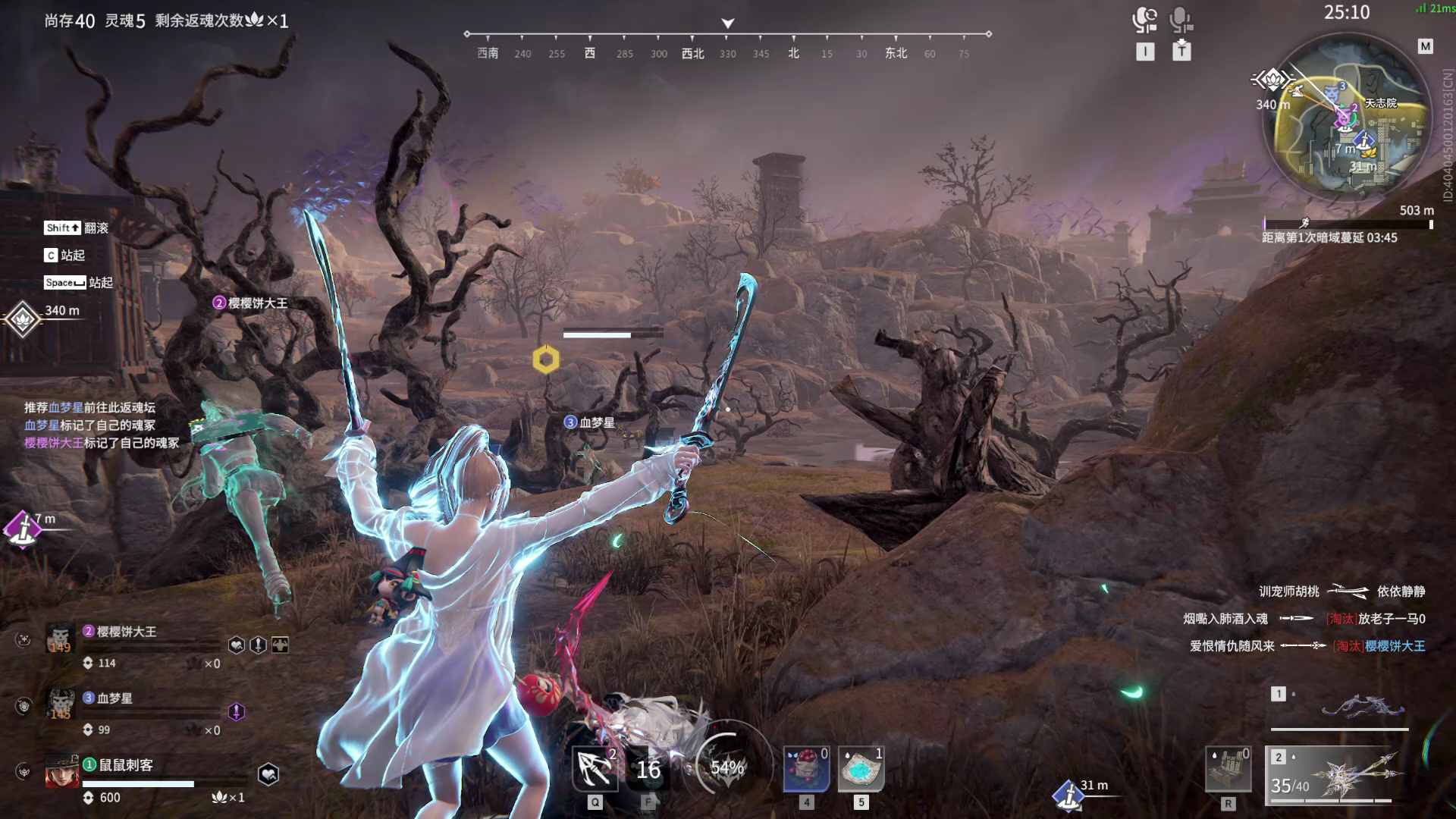Use the red berry pouch item
Image resolution: width=1456 pixels, height=819 pixels.
[x=806, y=769]
